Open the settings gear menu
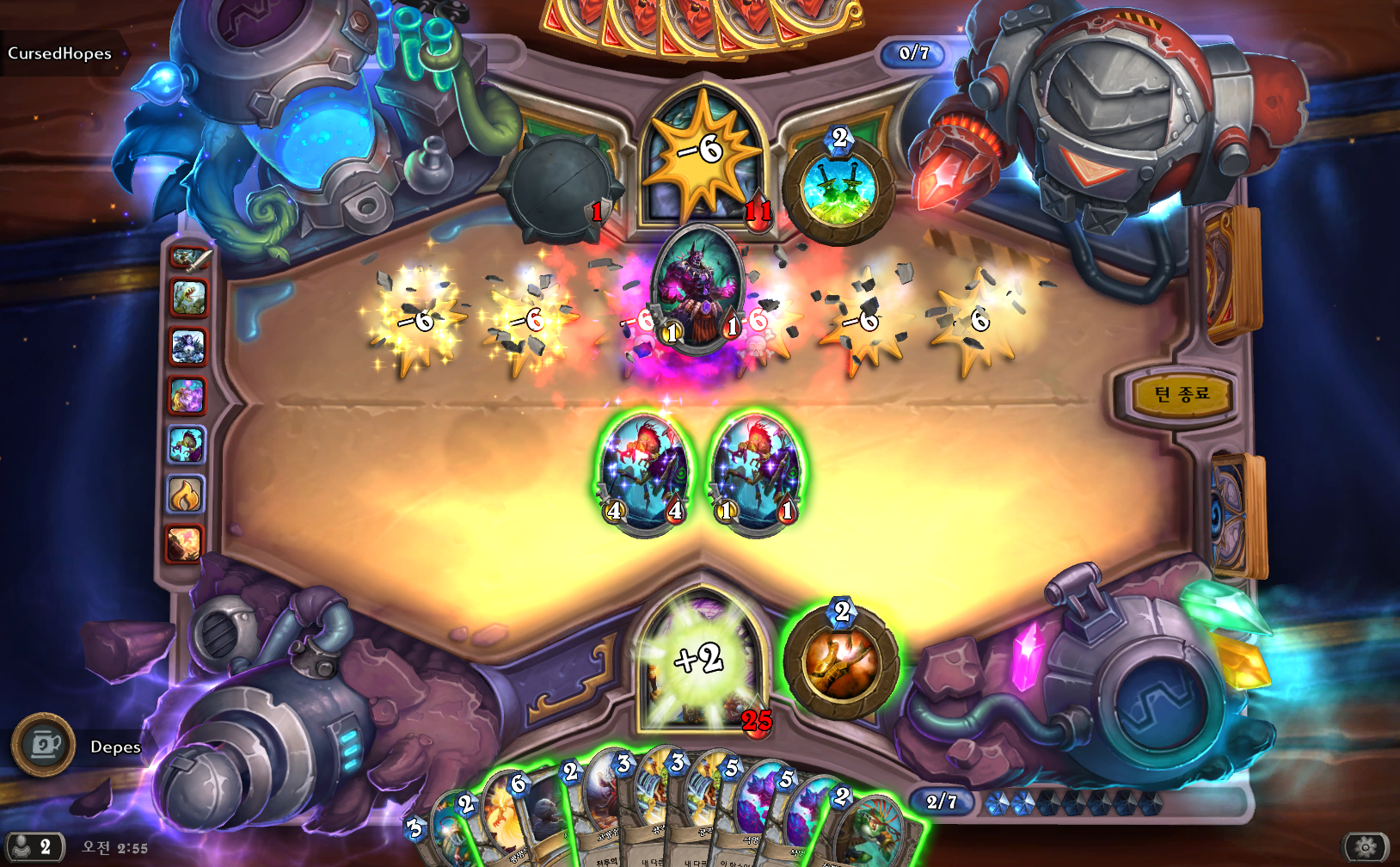 1365,847
